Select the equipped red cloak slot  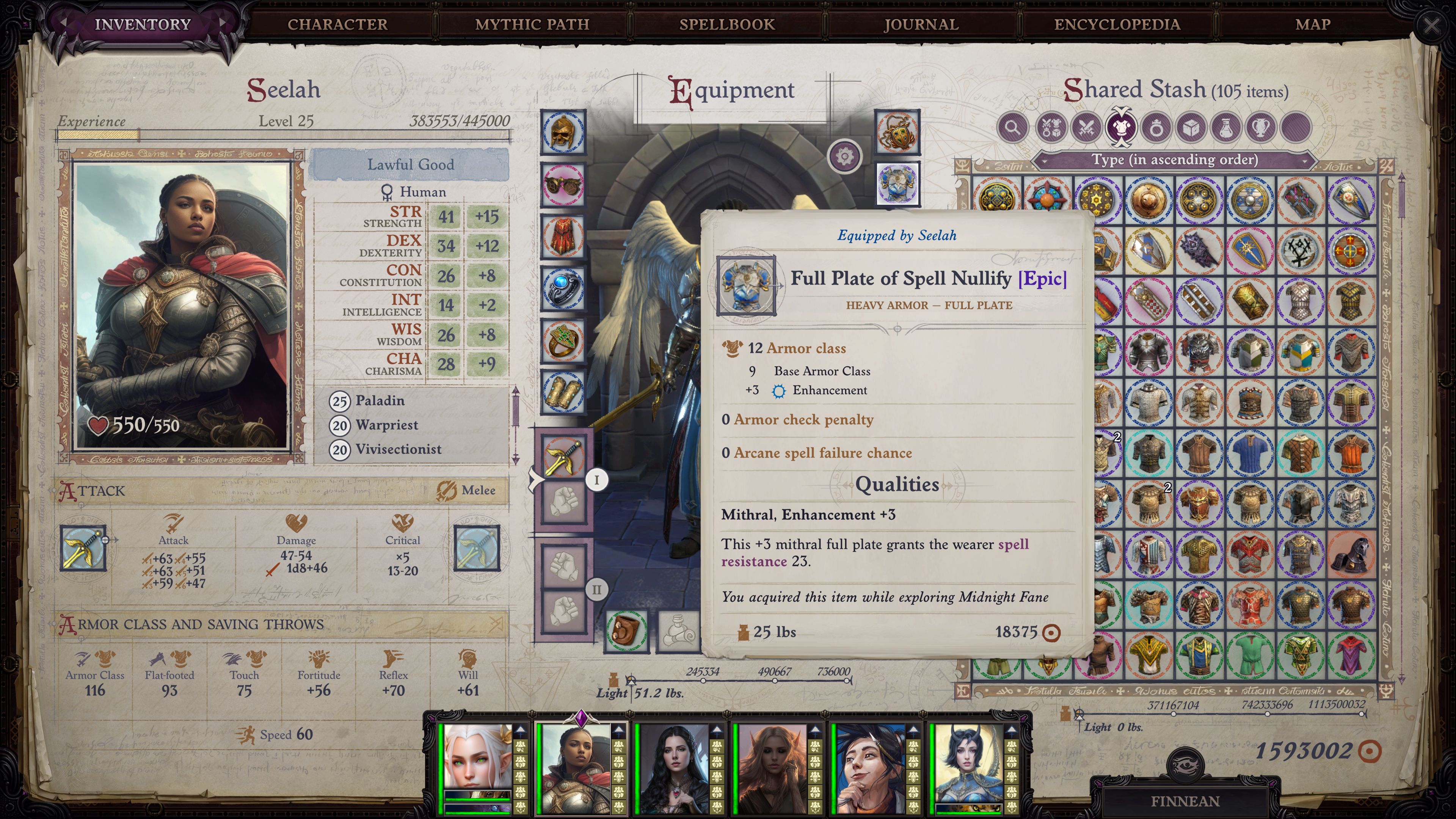coord(563,236)
